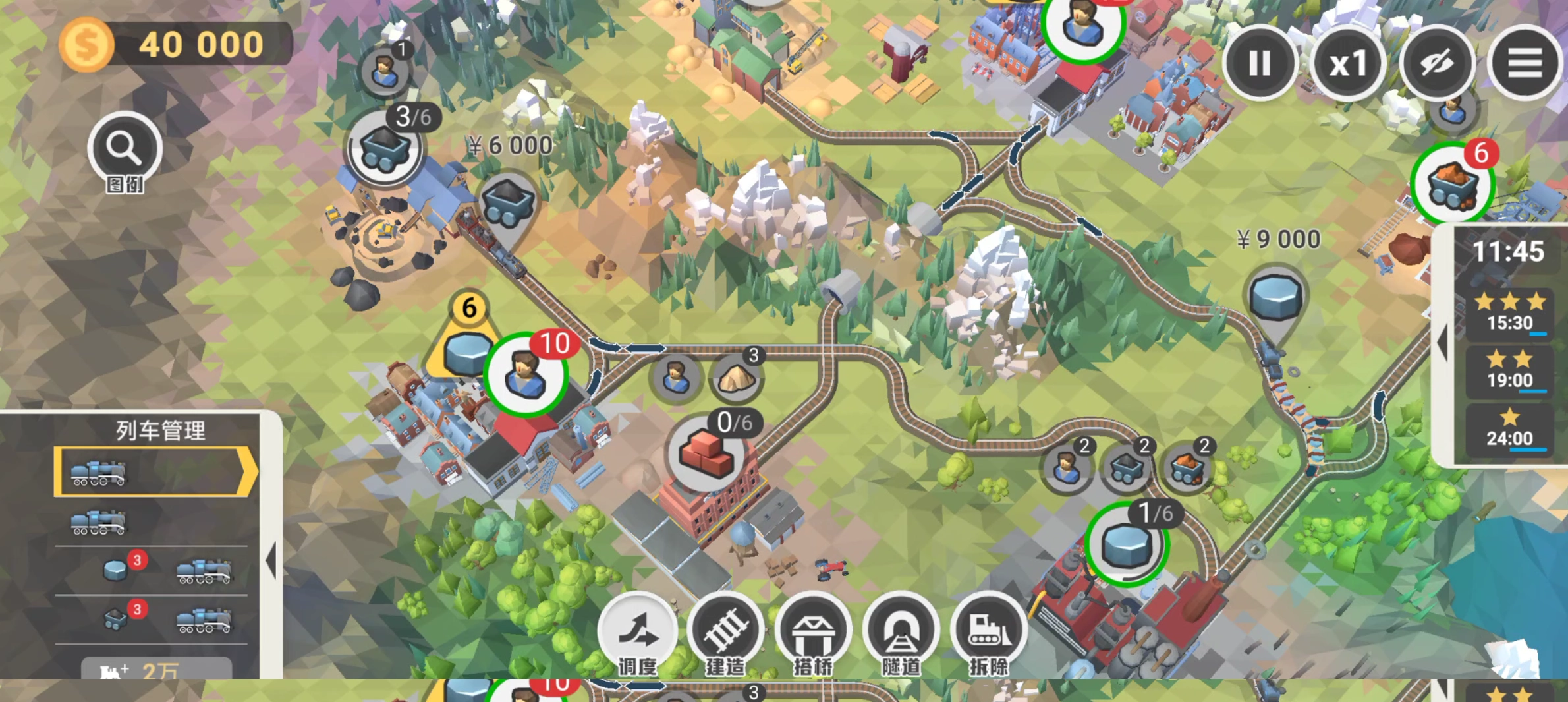Buy a new train for 2万
This screenshot has width=1568, height=702.
pos(157,670)
